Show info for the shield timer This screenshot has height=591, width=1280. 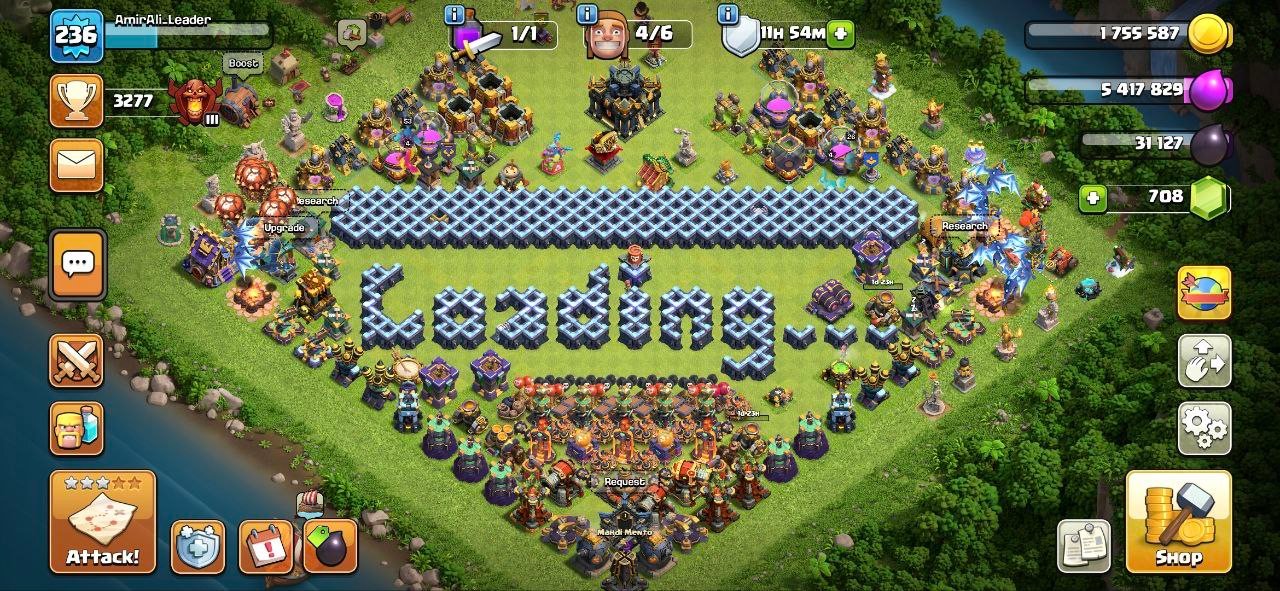pos(728,14)
